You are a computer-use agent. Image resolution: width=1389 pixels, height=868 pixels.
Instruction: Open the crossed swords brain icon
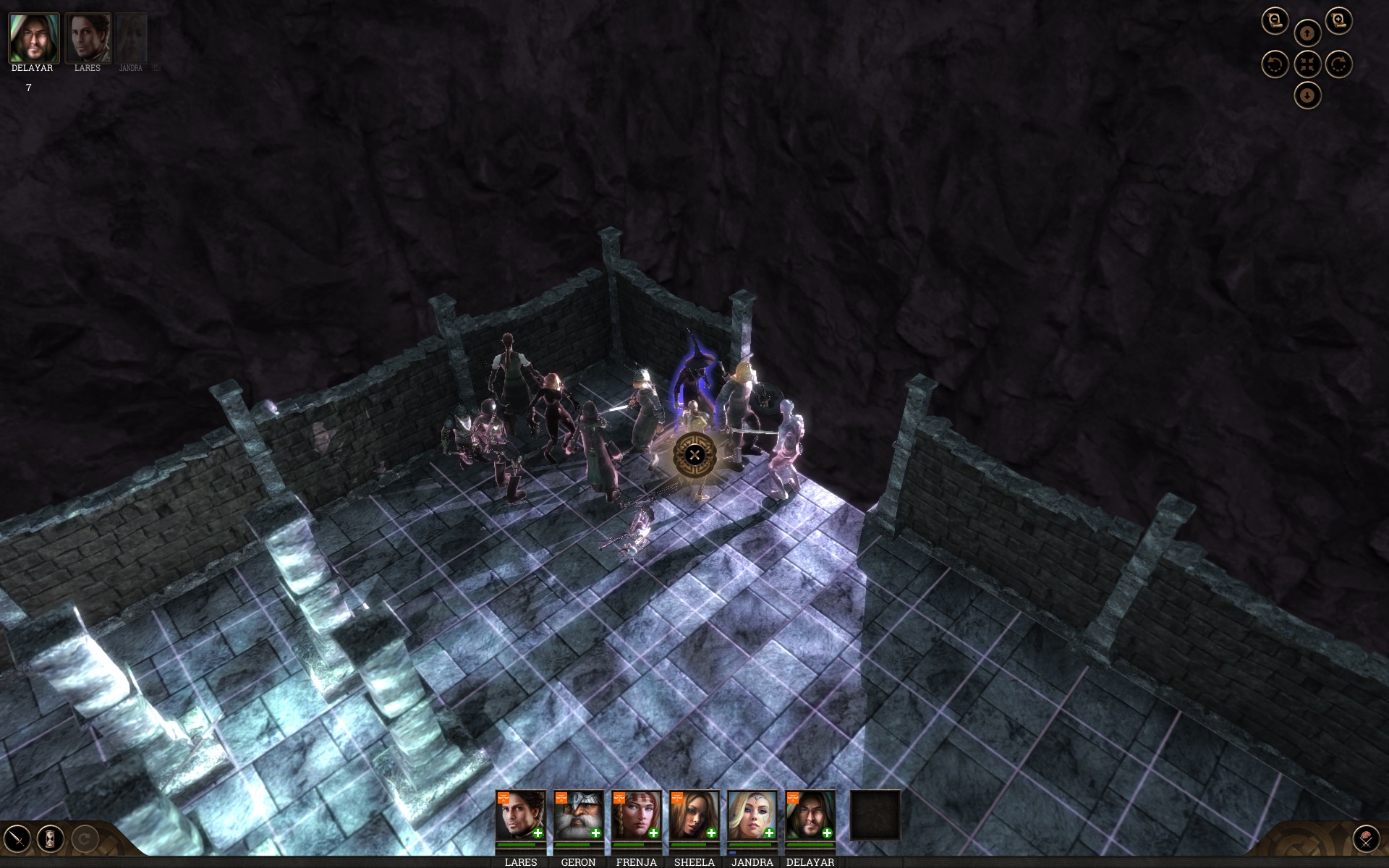(x=1366, y=839)
